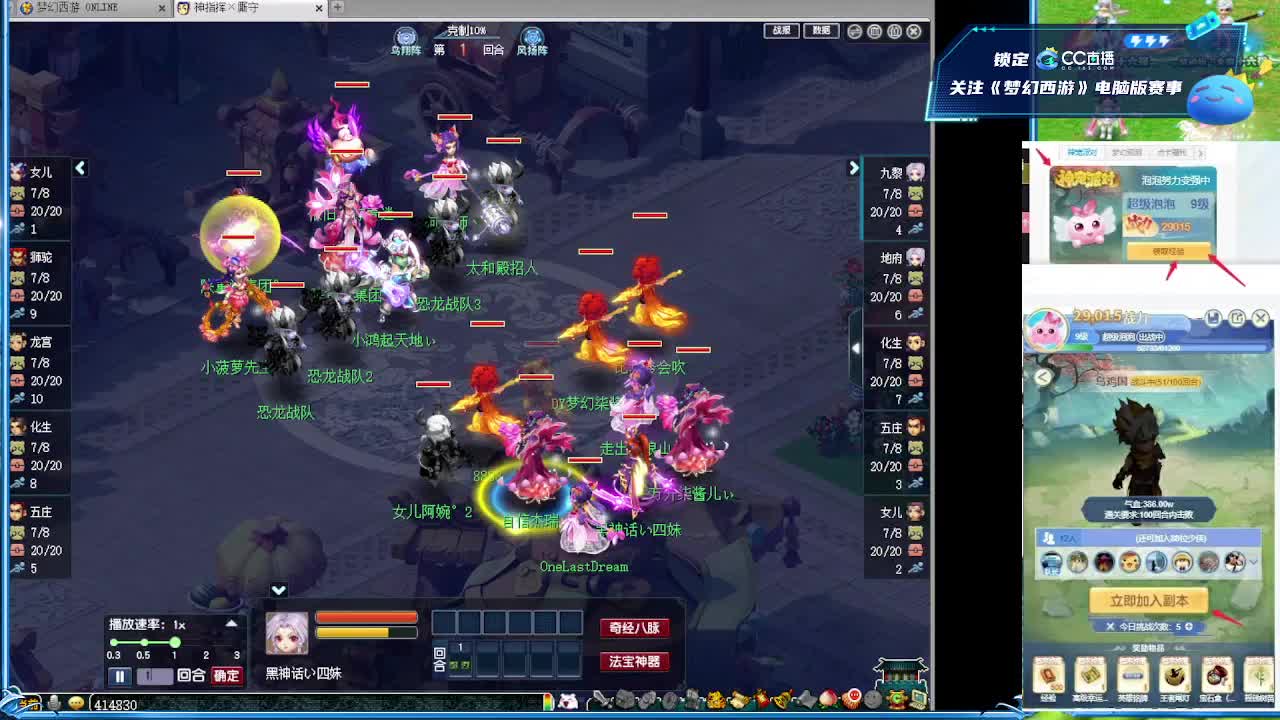1280x720 pixels.
Task: Expand speed options via the triangle in playback panel
Action: click(x=232, y=624)
